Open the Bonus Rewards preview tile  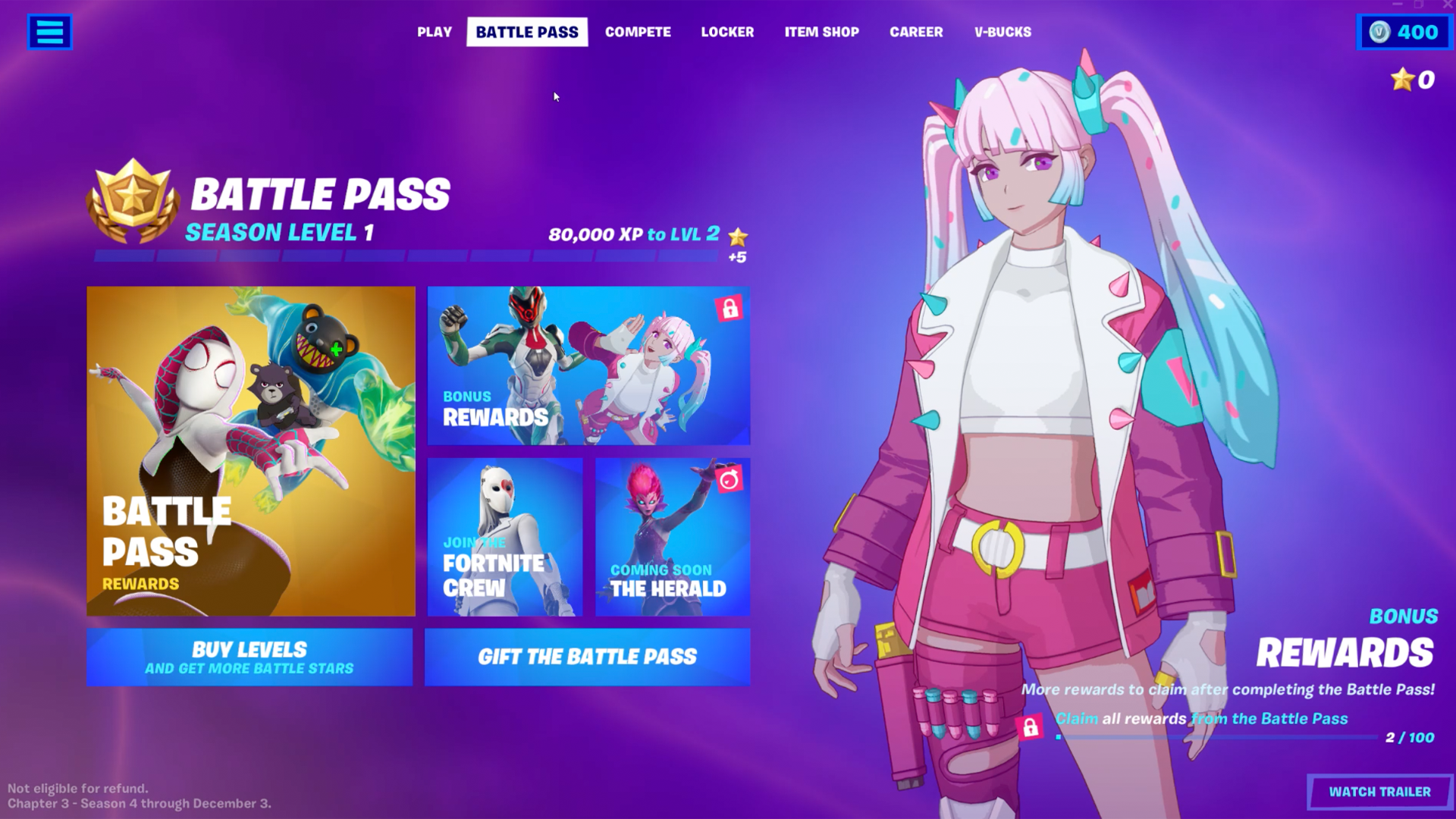pos(588,368)
